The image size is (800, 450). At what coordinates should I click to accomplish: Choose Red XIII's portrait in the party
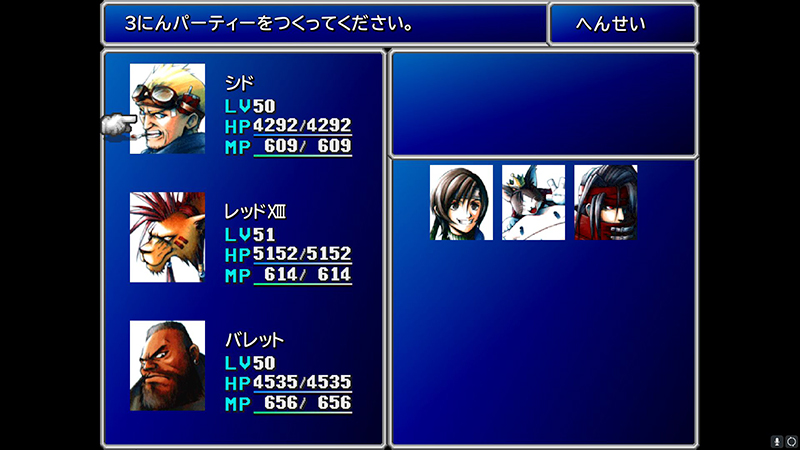(167, 237)
